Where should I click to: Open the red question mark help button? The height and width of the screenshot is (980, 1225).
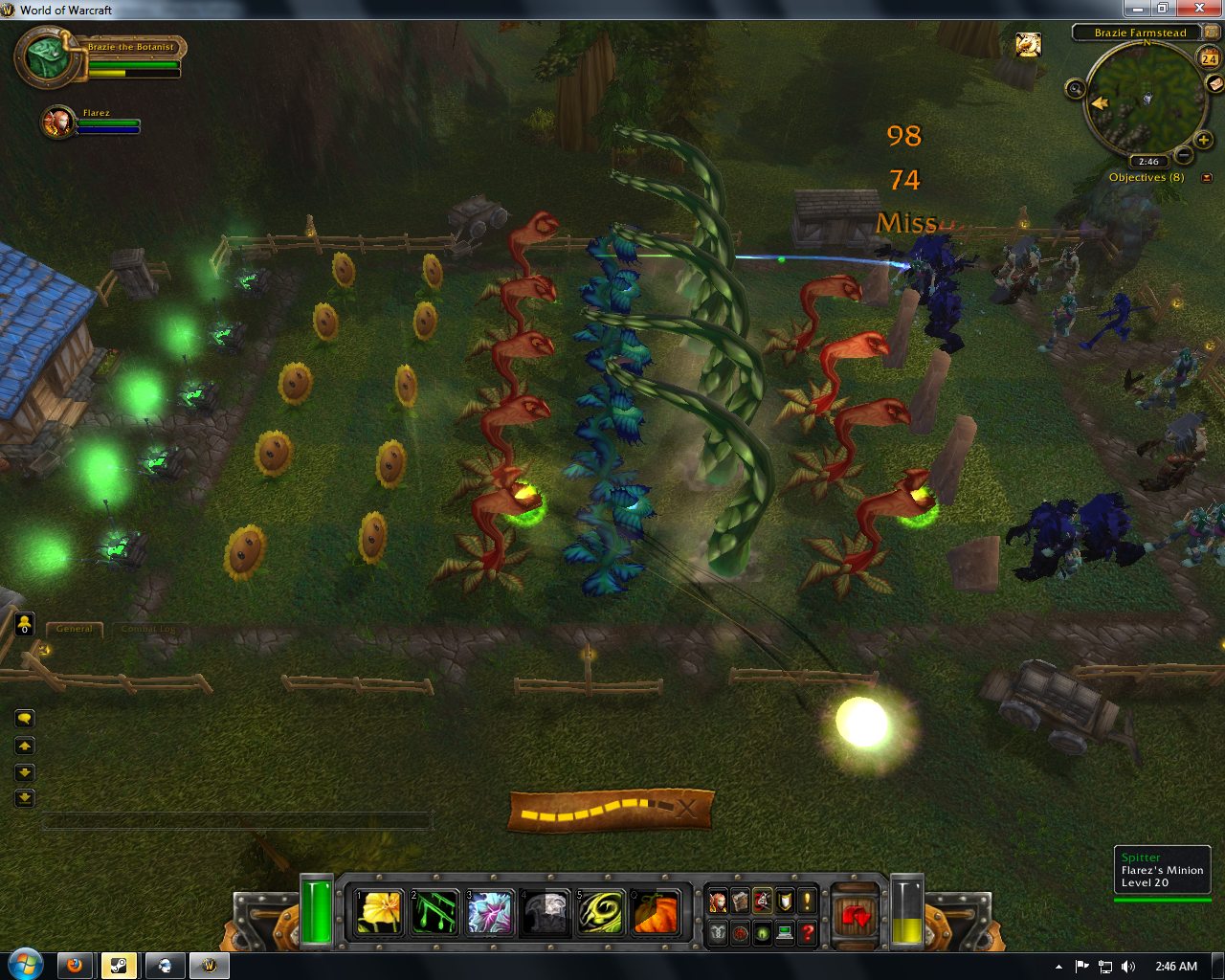coord(808,932)
